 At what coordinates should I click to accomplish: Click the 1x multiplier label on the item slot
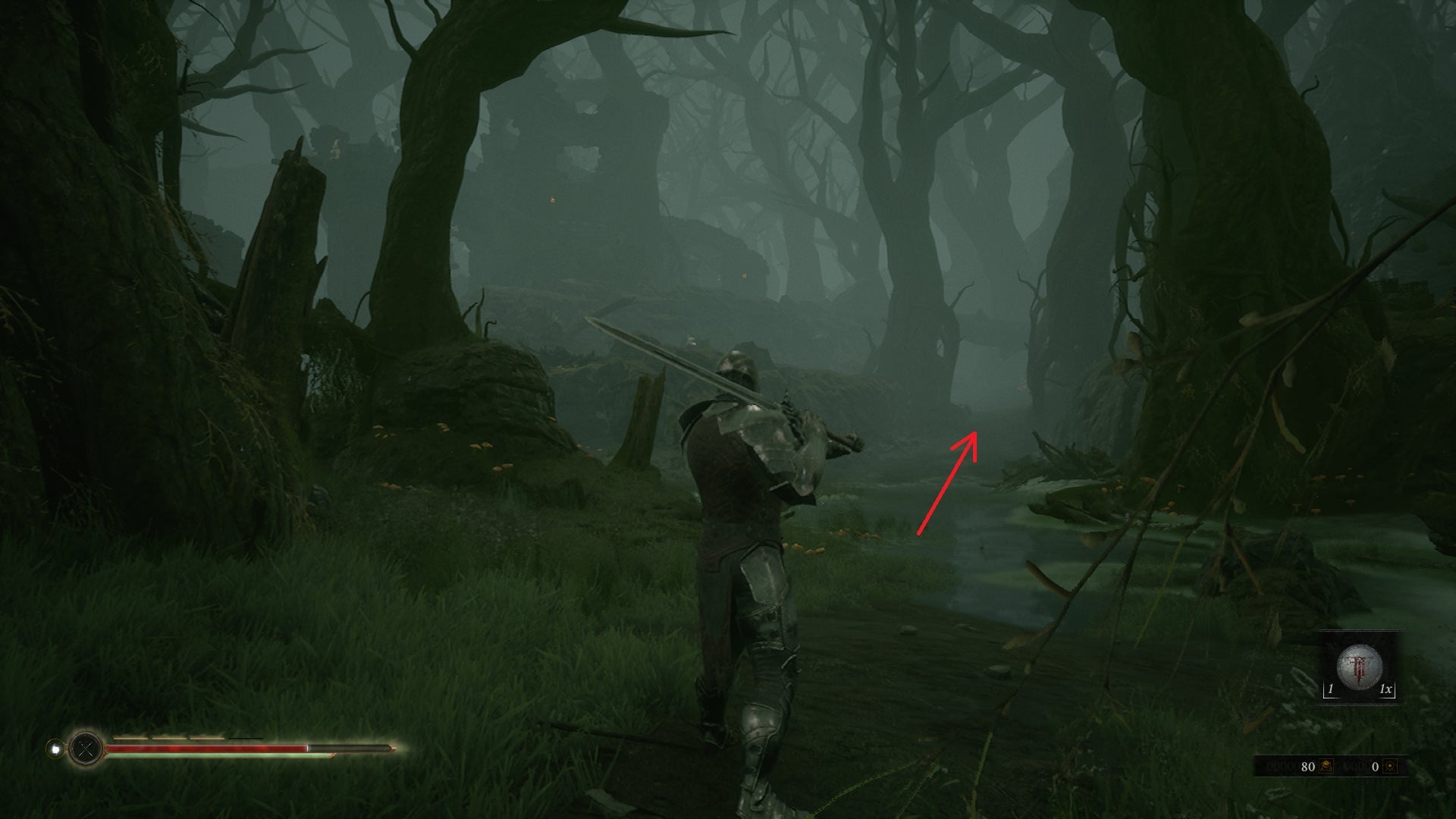[1385, 689]
